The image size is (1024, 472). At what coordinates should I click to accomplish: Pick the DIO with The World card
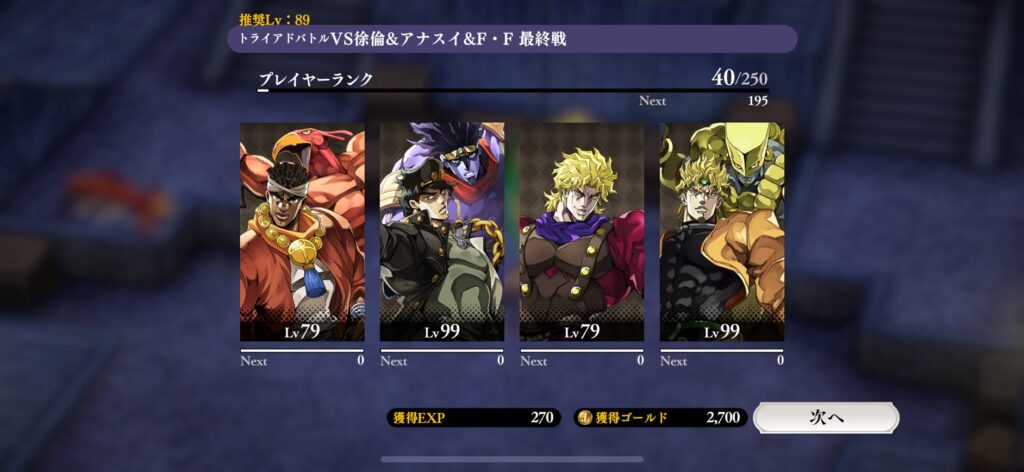click(x=721, y=232)
